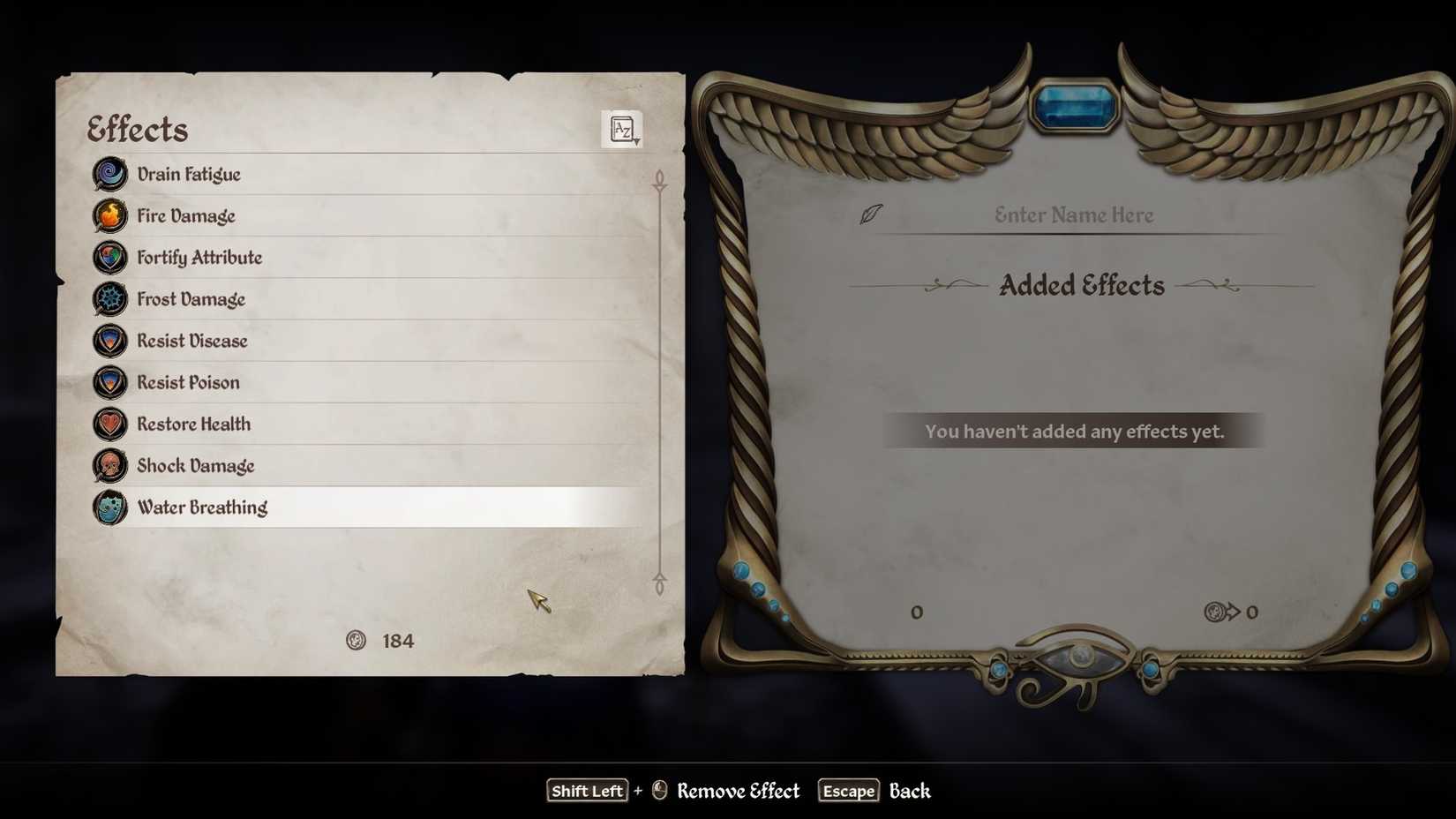Click the Restore Health heart icon
Screen dimensions: 1456x819
pyautogui.click(x=109, y=424)
